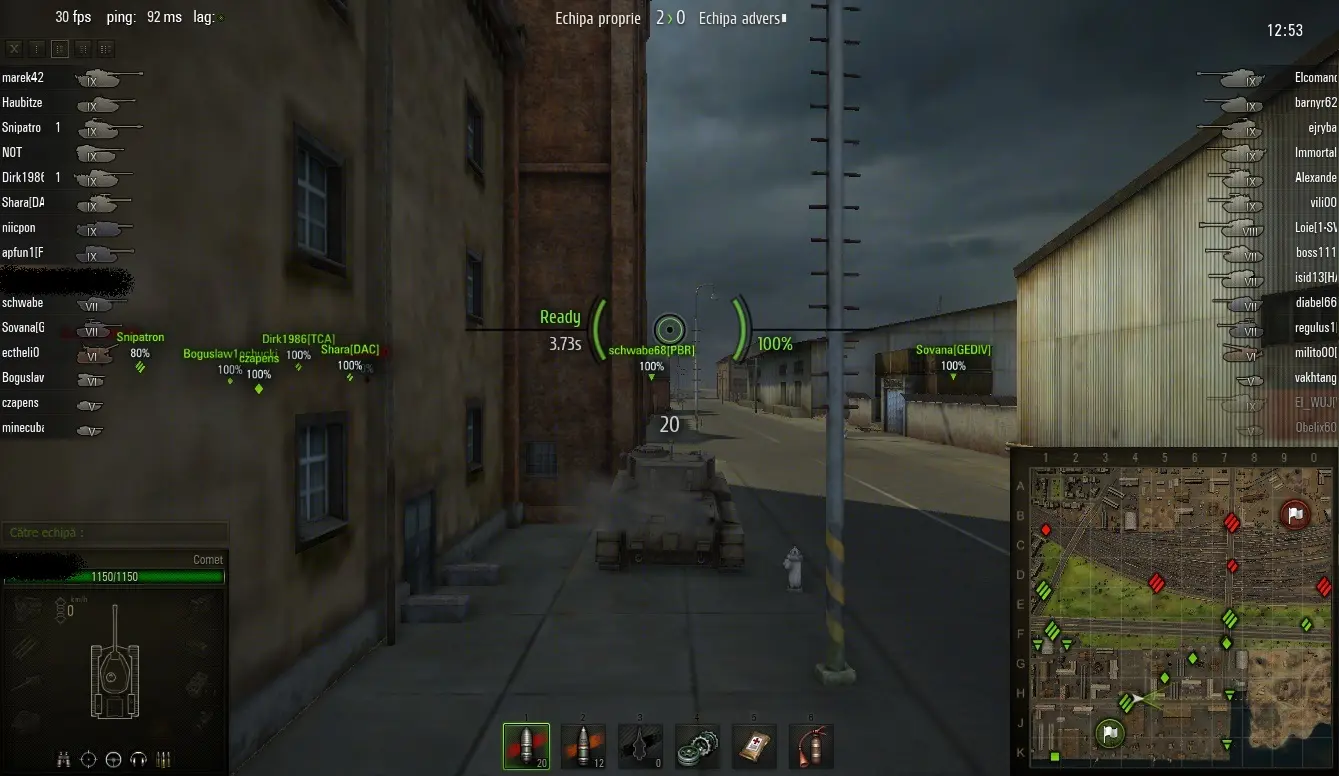Select enemy player barnyr62 in the roster
This screenshot has height=776, width=1339.
pos(1314,102)
